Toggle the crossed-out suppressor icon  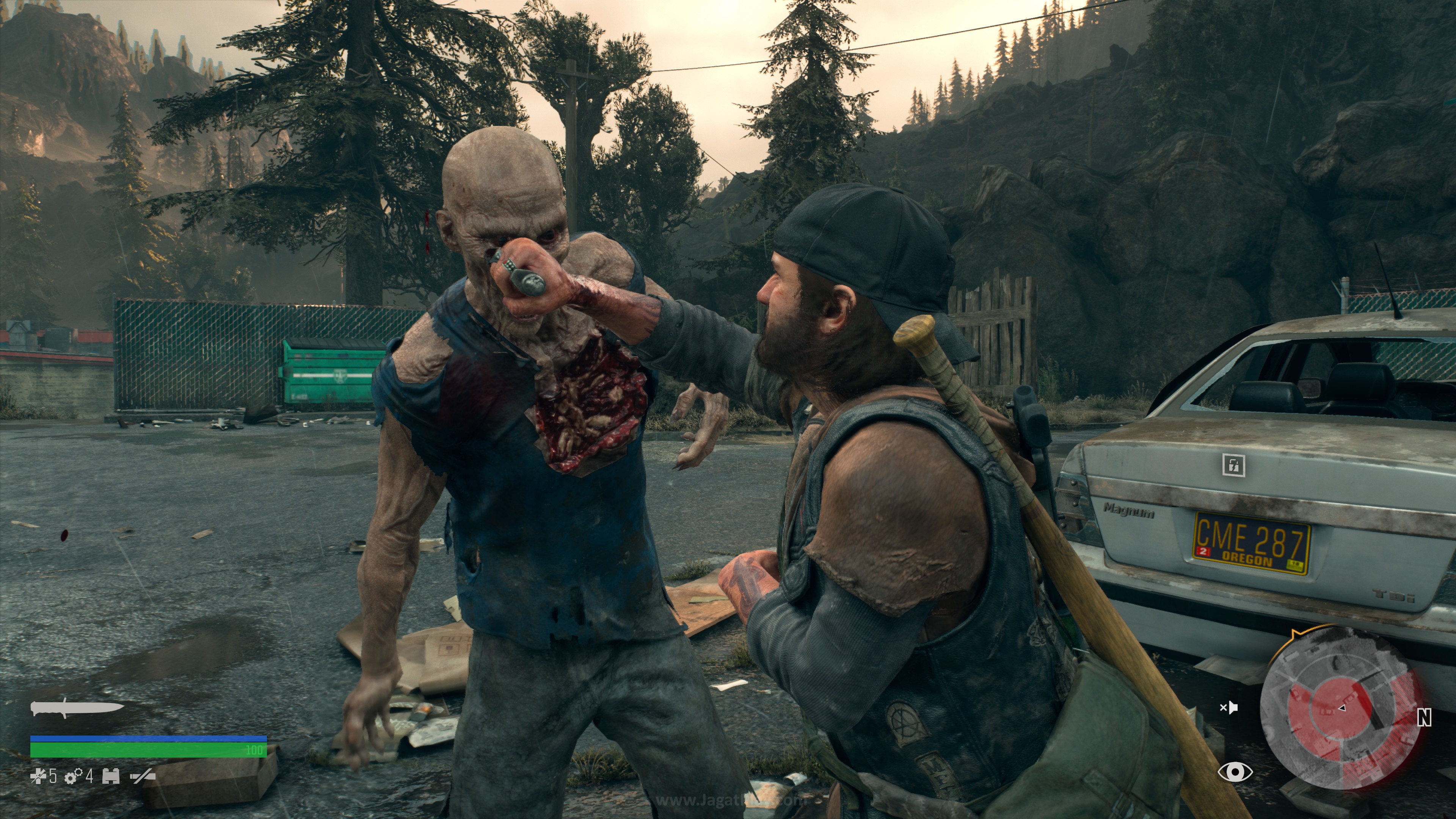[x=143, y=777]
